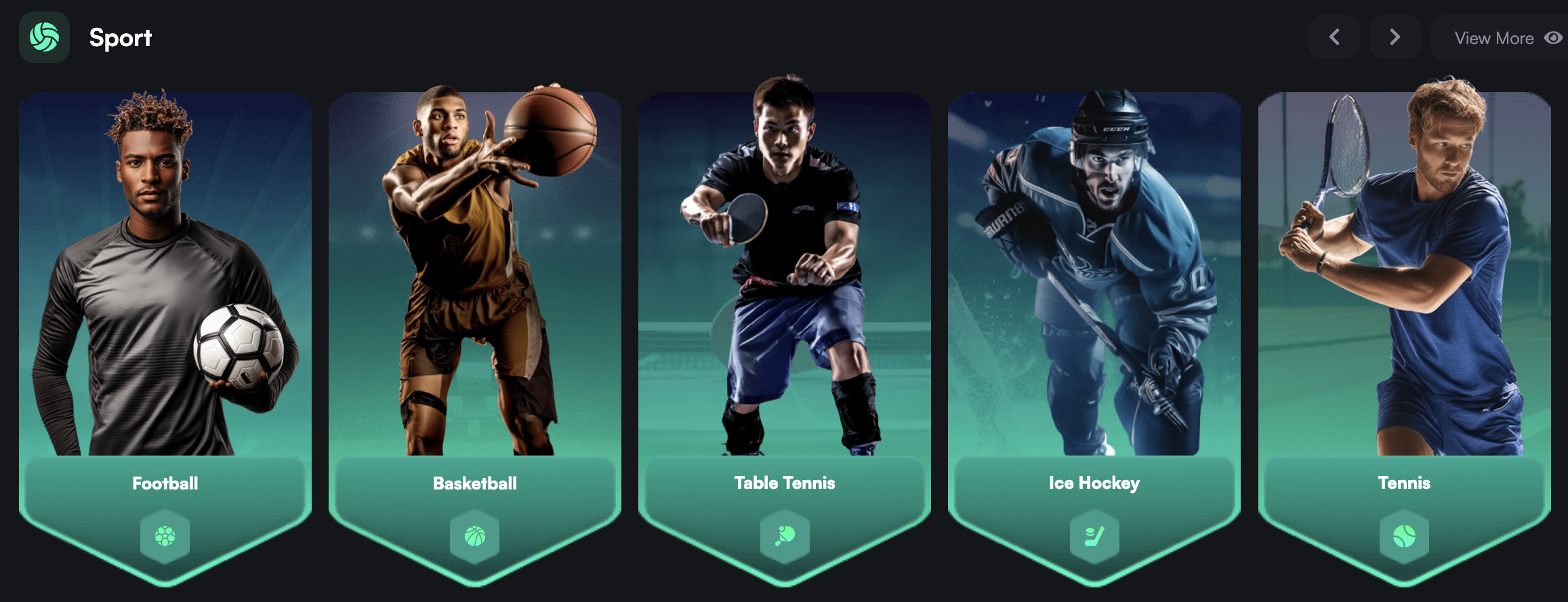Click the Ice Hockey label
The width and height of the screenshot is (1568, 602).
[1094, 483]
